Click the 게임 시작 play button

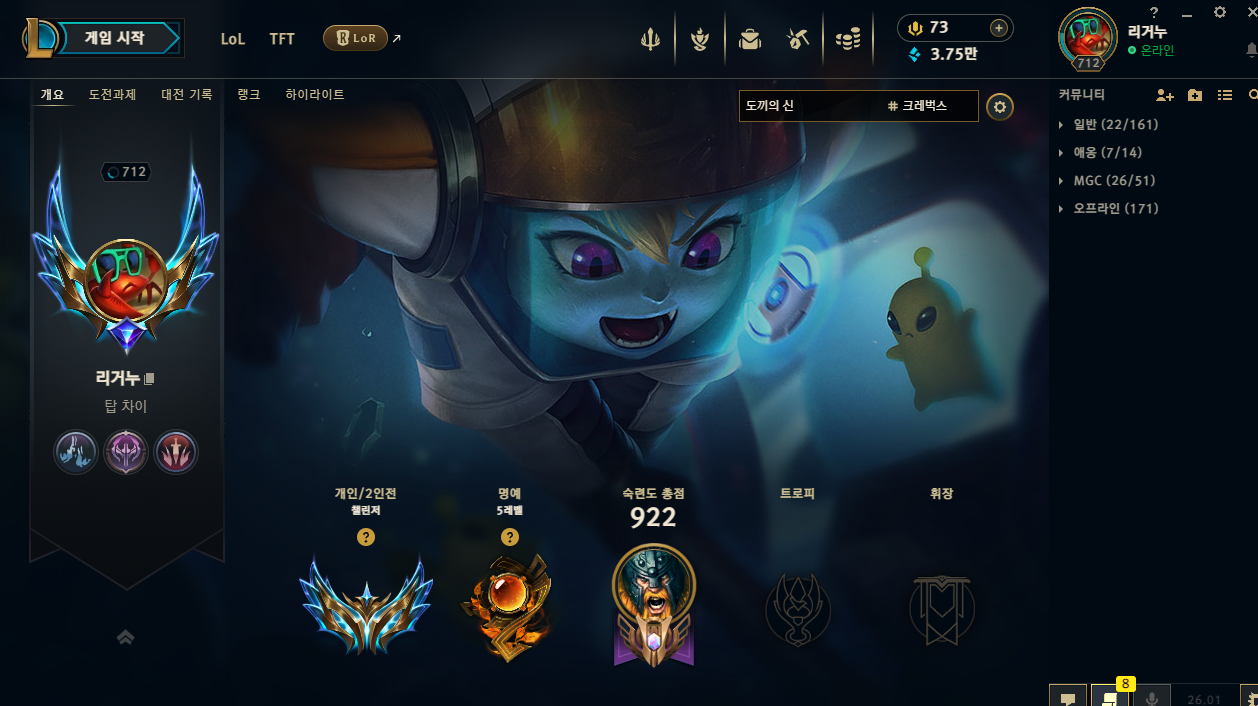click(x=118, y=38)
